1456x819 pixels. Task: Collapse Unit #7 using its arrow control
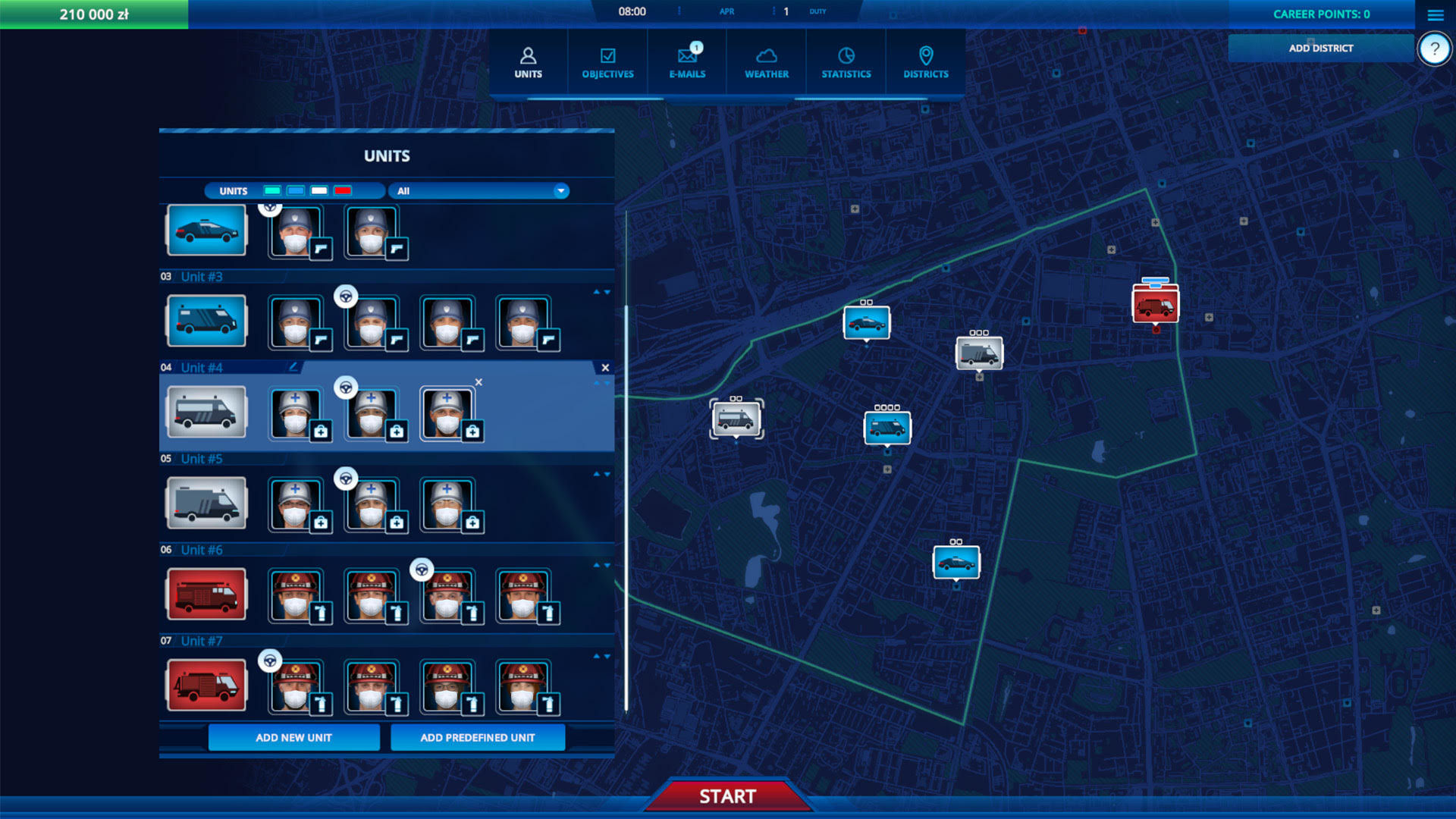[x=597, y=655]
